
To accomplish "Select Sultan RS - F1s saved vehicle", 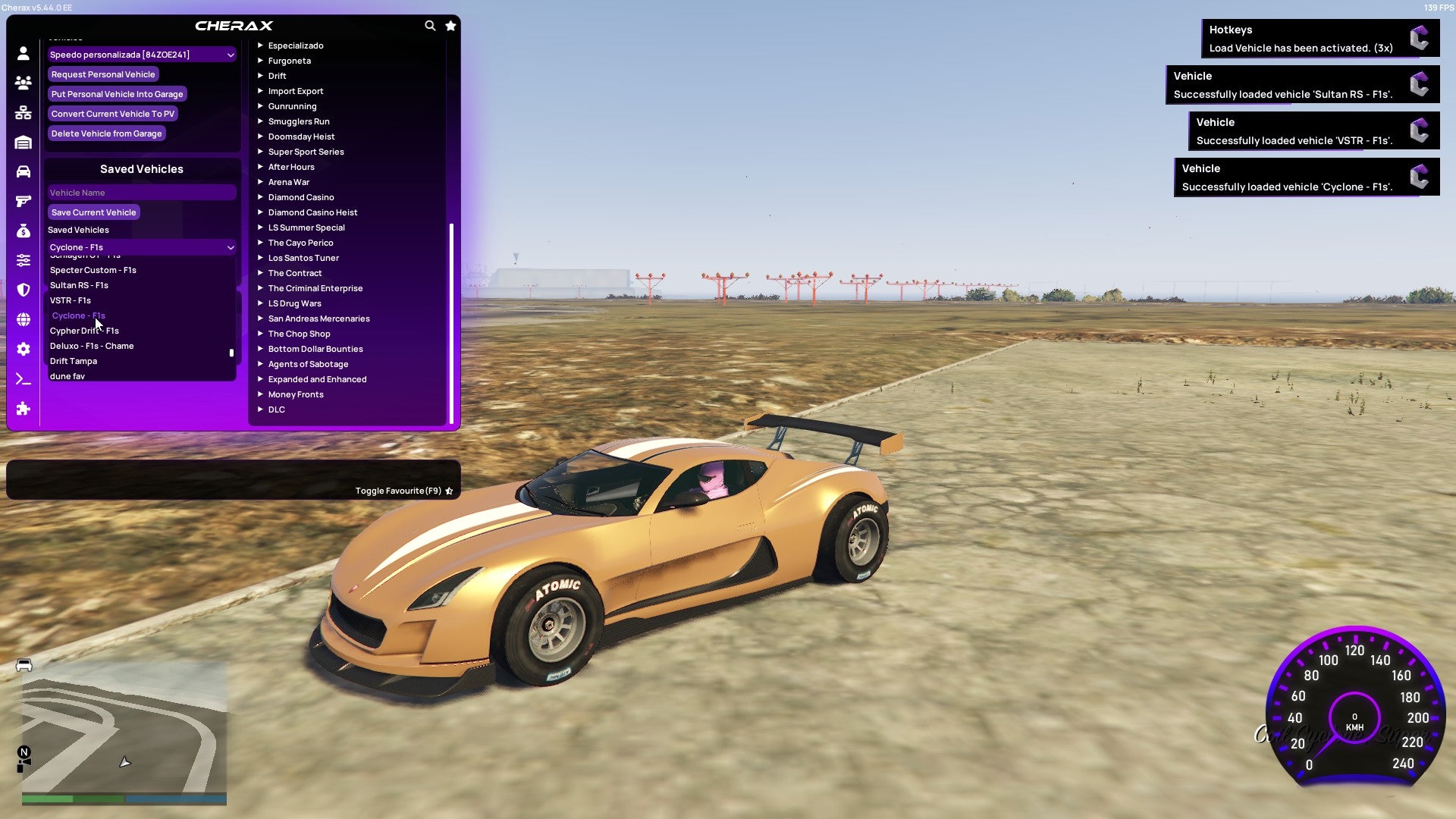I will tap(80, 285).
